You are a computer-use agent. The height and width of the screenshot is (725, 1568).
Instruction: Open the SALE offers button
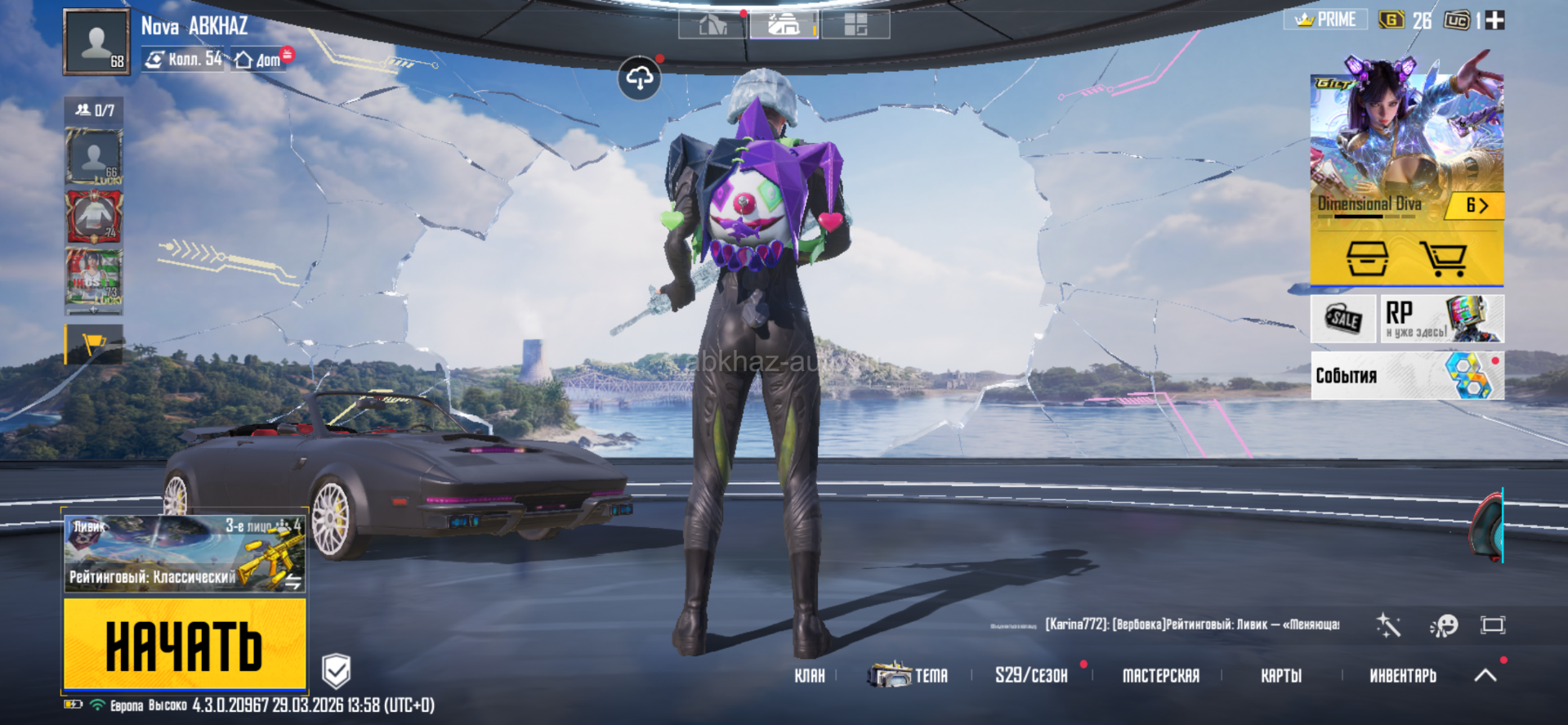pyautogui.click(x=1342, y=318)
